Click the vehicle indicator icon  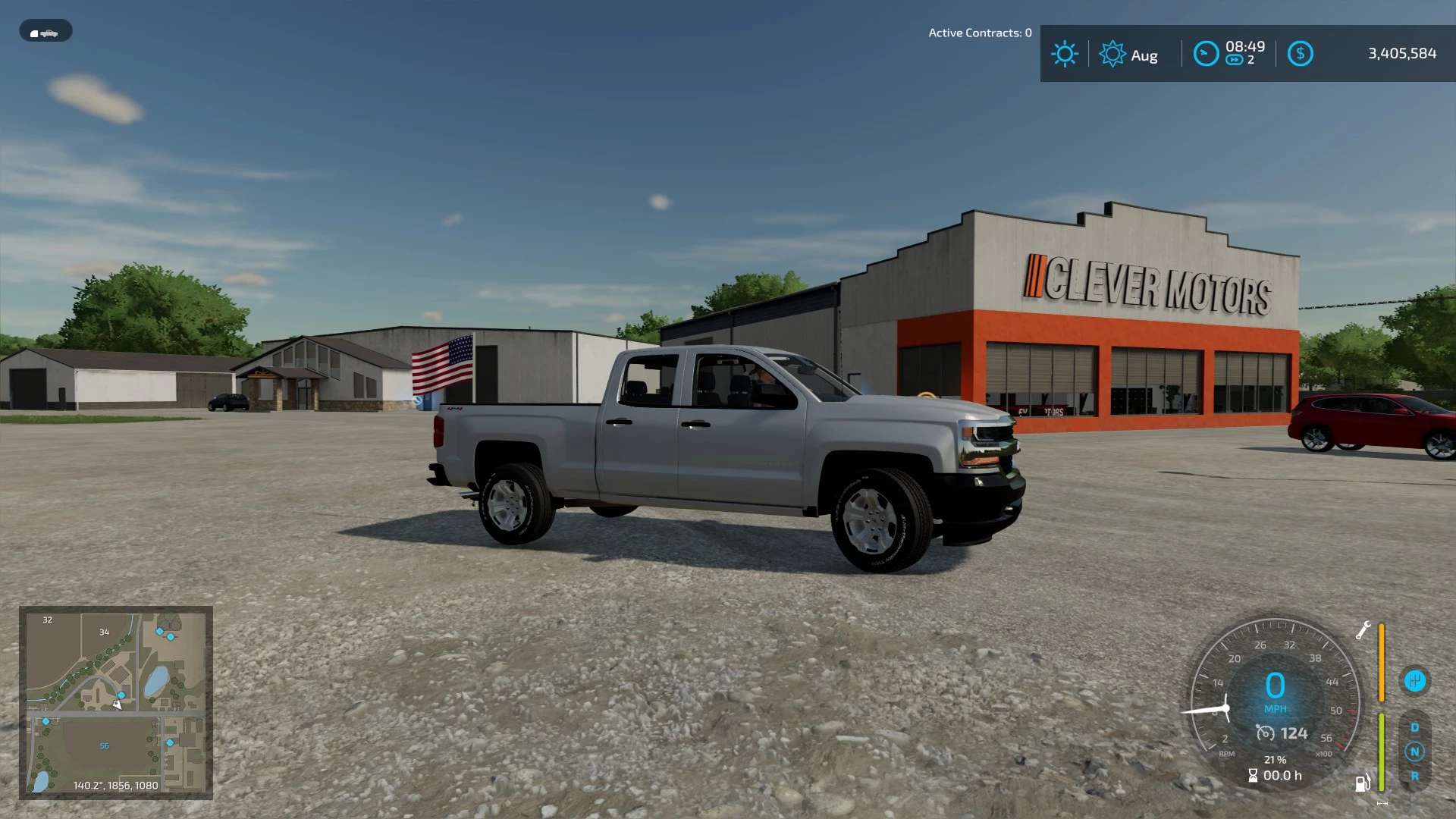(x=45, y=31)
